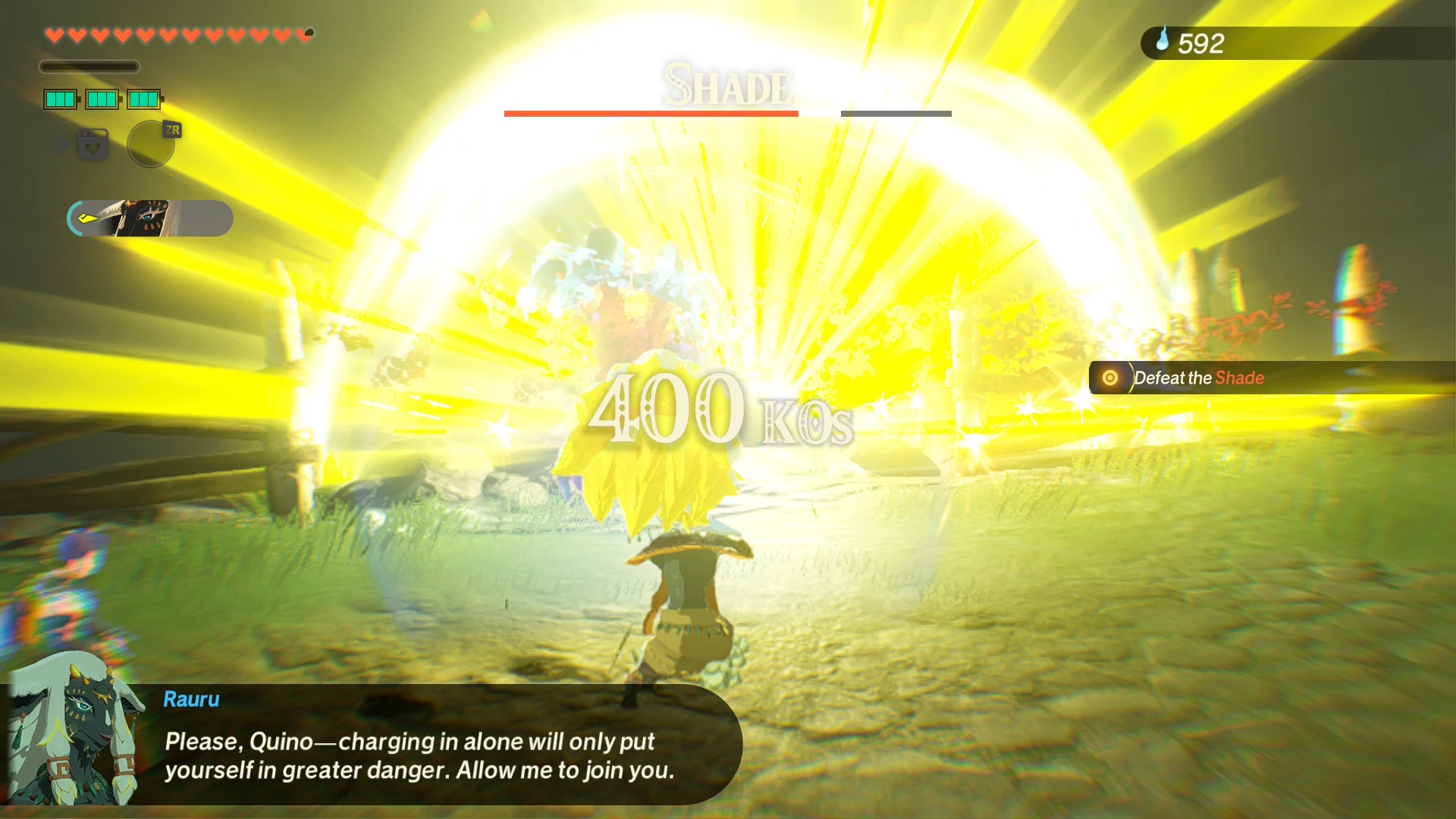The image size is (1456, 819).
Task: Click the red Shade health bar
Action: [x=651, y=113]
